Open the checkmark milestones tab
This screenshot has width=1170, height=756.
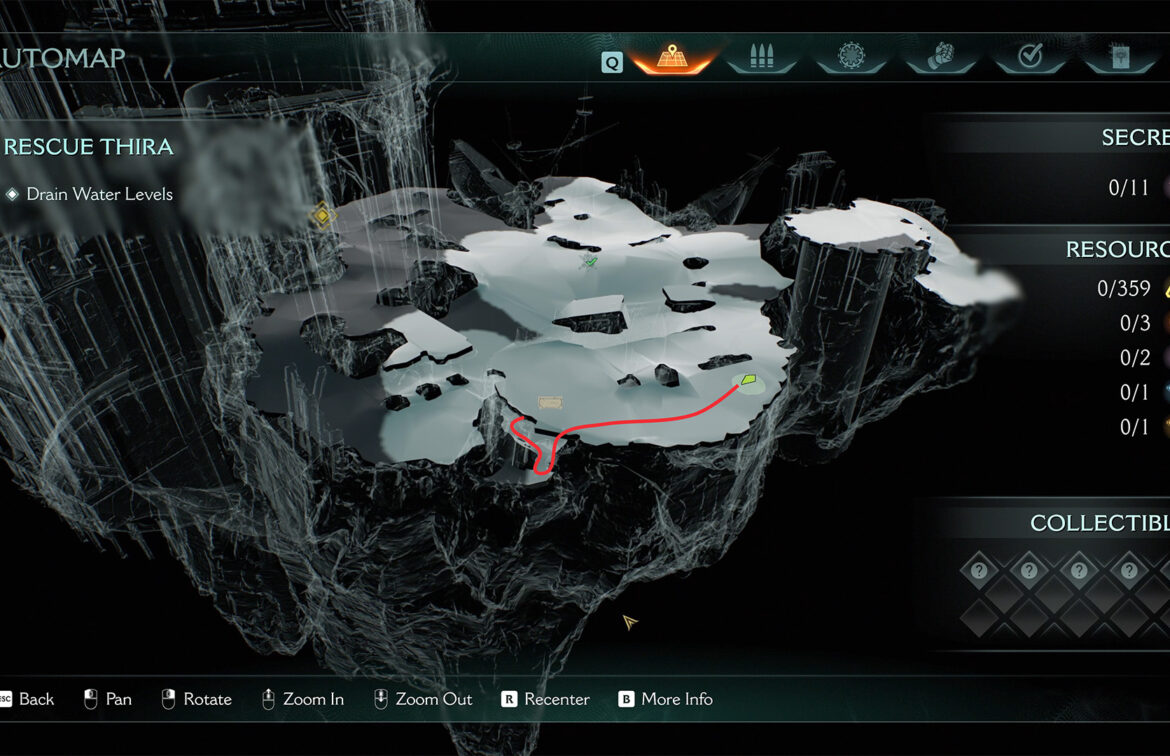pos(1030,58)
